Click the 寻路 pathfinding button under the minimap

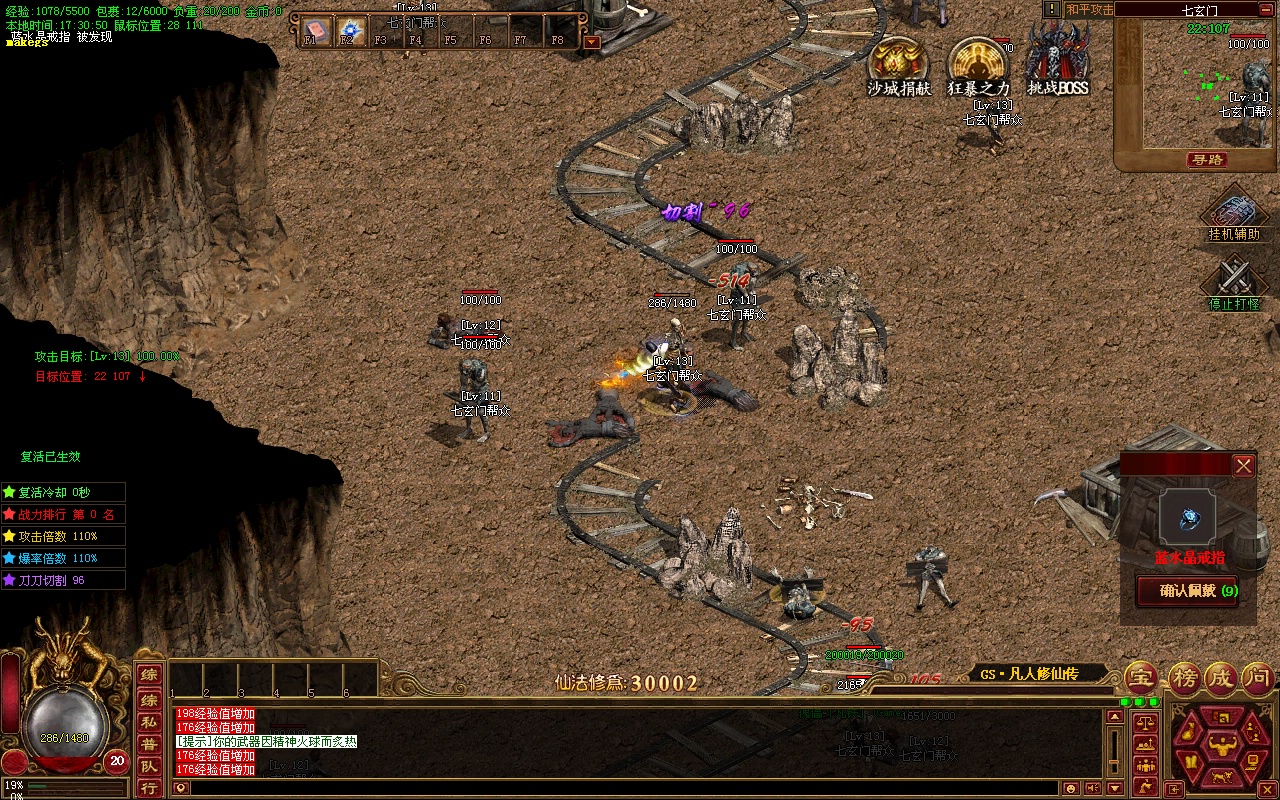pyautogui.click(x=1208, y=160)
